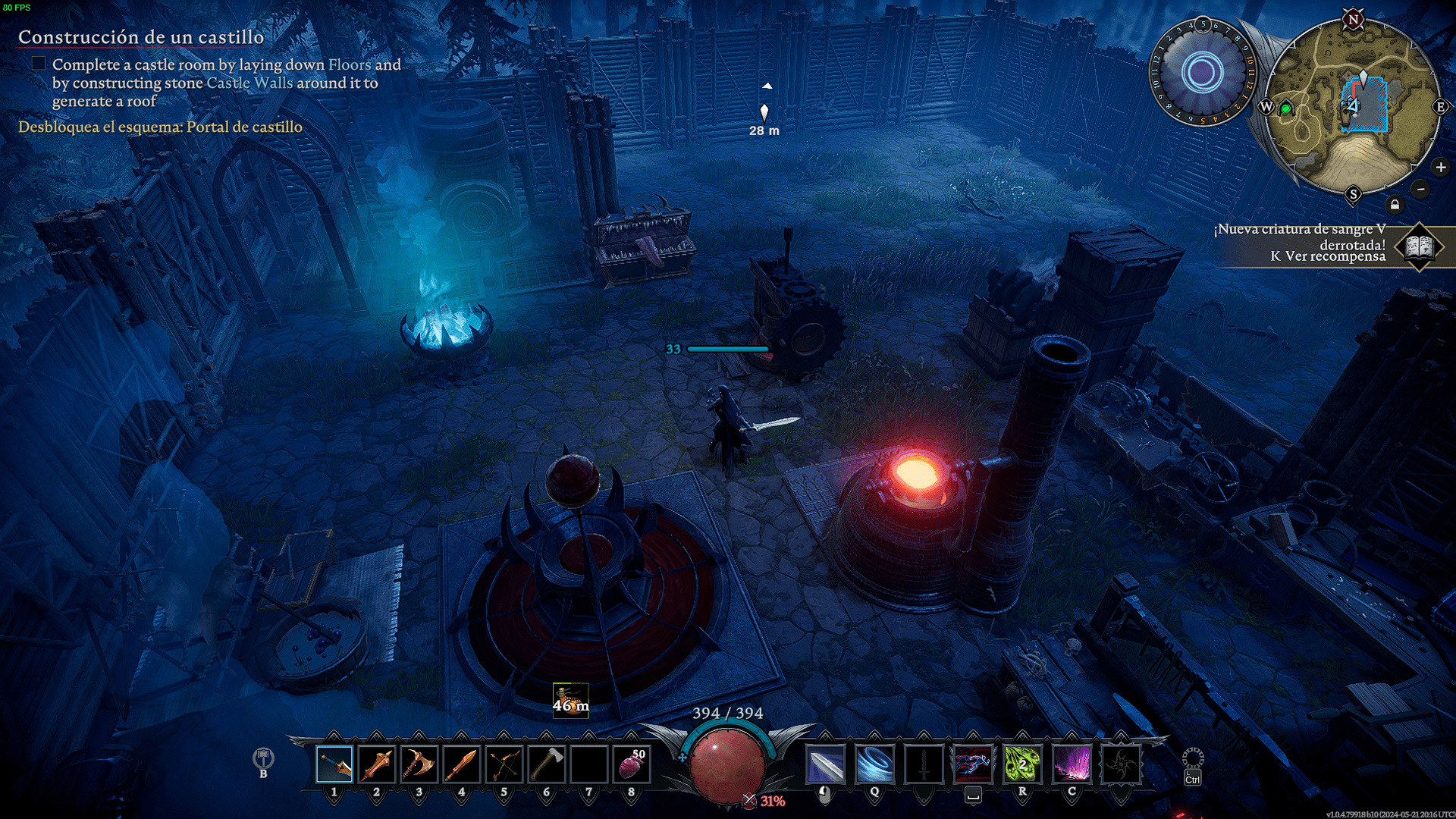Select the blue-handled sword in hotbar slot 1
The width and height of the screenshot is (1456, 819).
334,764
